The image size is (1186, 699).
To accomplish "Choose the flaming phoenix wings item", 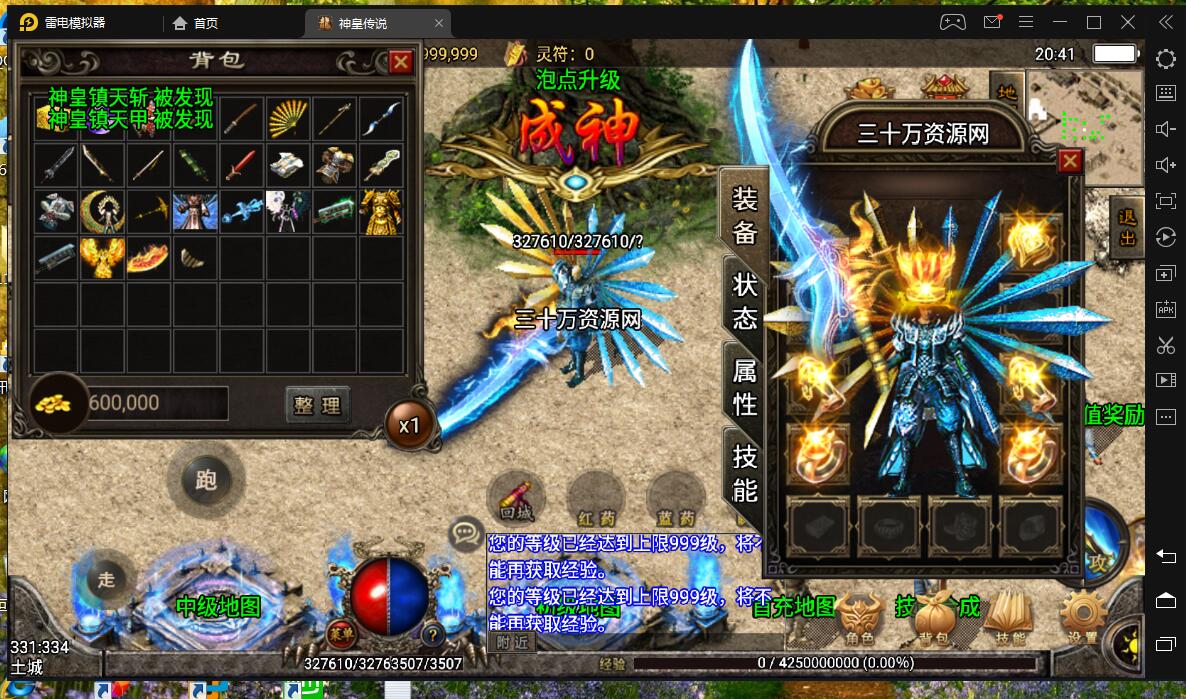I will click(101, 257).
